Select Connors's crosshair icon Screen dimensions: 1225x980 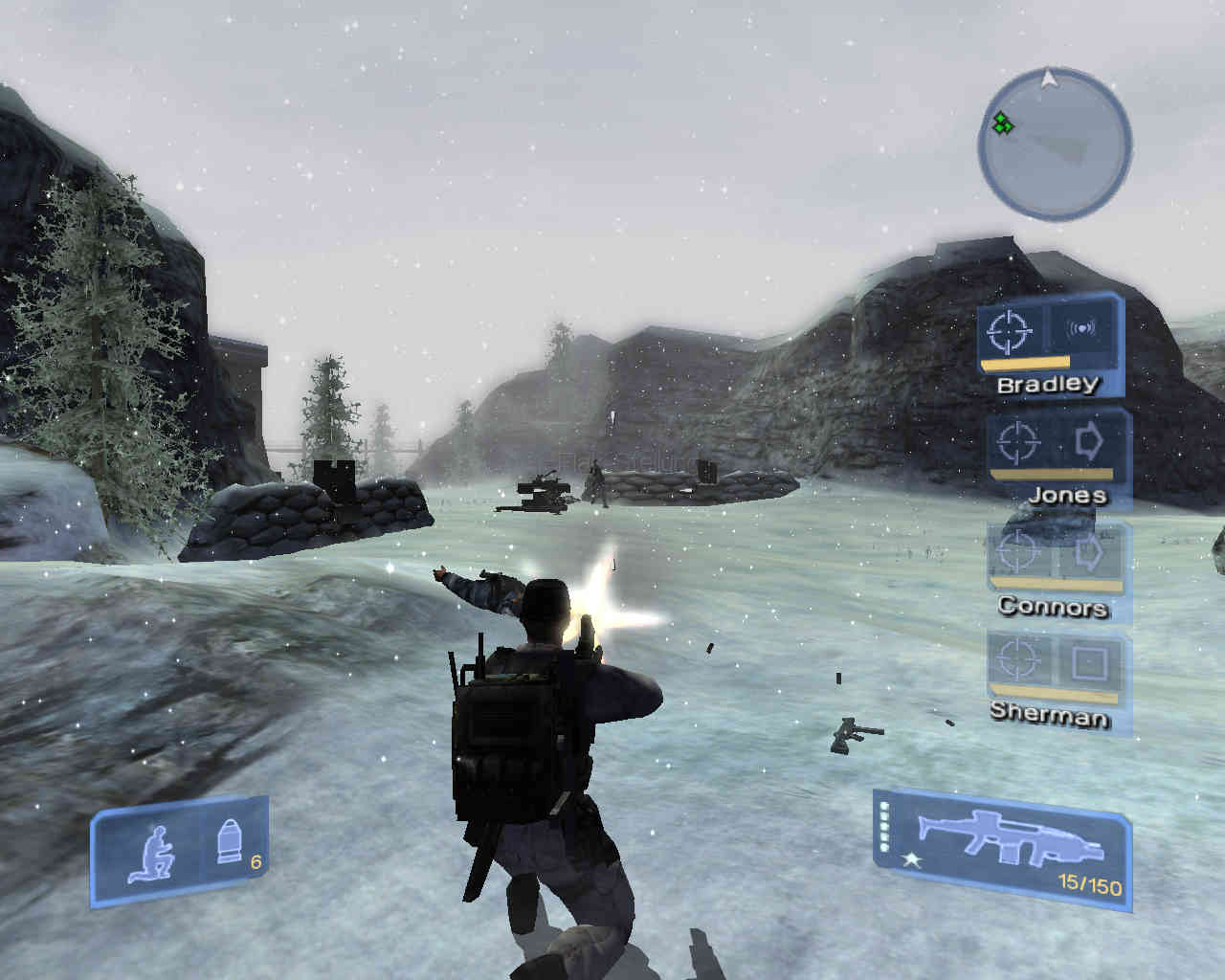[1016, 552]
